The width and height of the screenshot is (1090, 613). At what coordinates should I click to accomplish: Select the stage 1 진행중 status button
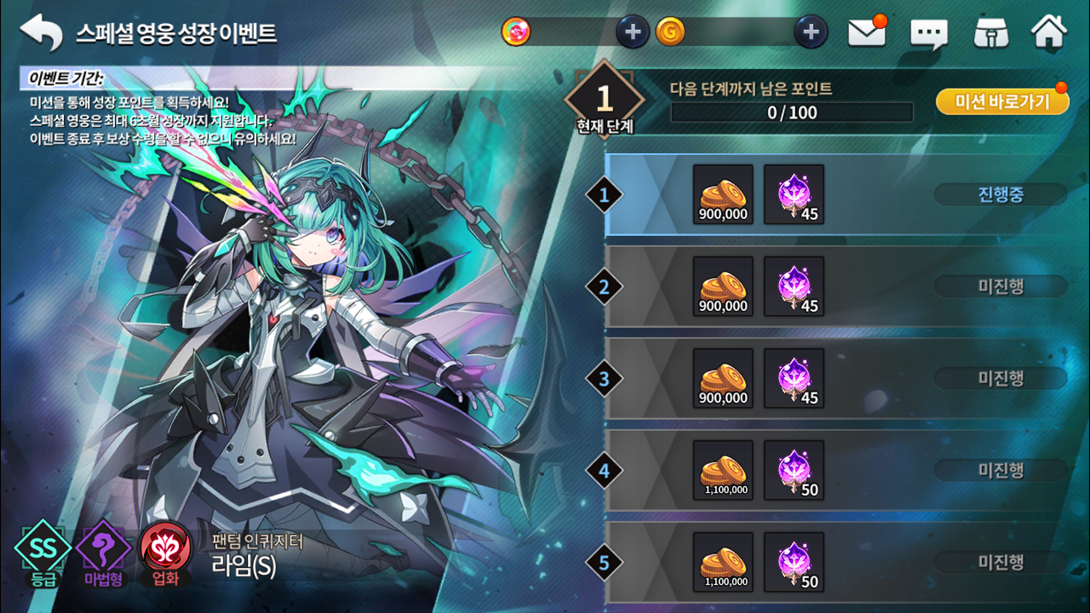tap(1000, 194)
